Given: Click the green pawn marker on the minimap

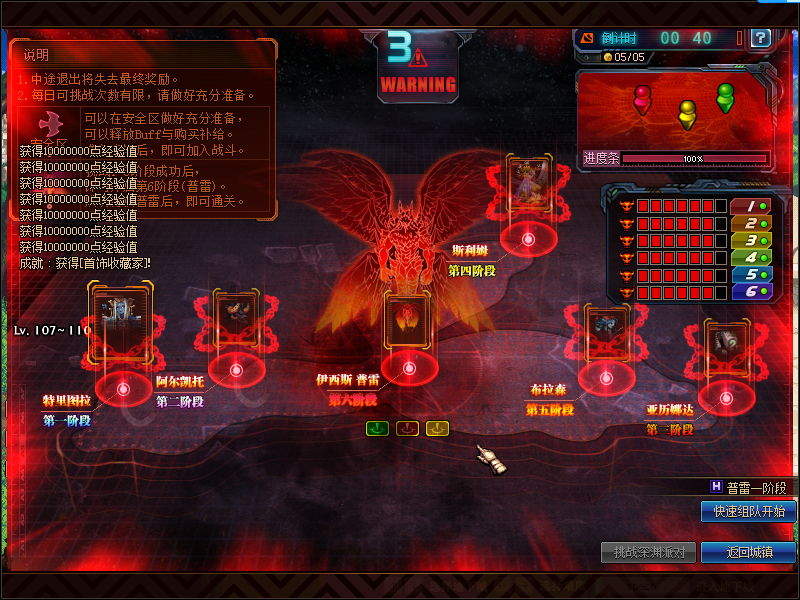Looking at the screenshot, I should 725,96.
